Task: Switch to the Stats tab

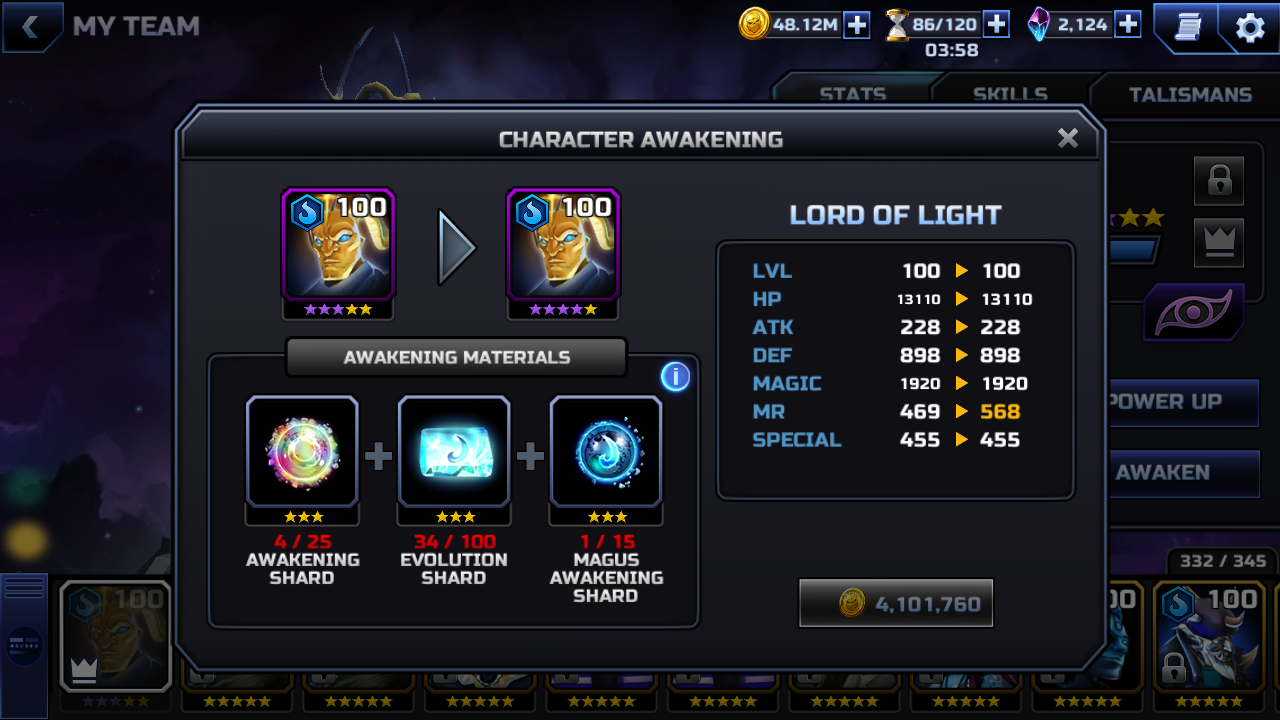Action: pos(852,94)
